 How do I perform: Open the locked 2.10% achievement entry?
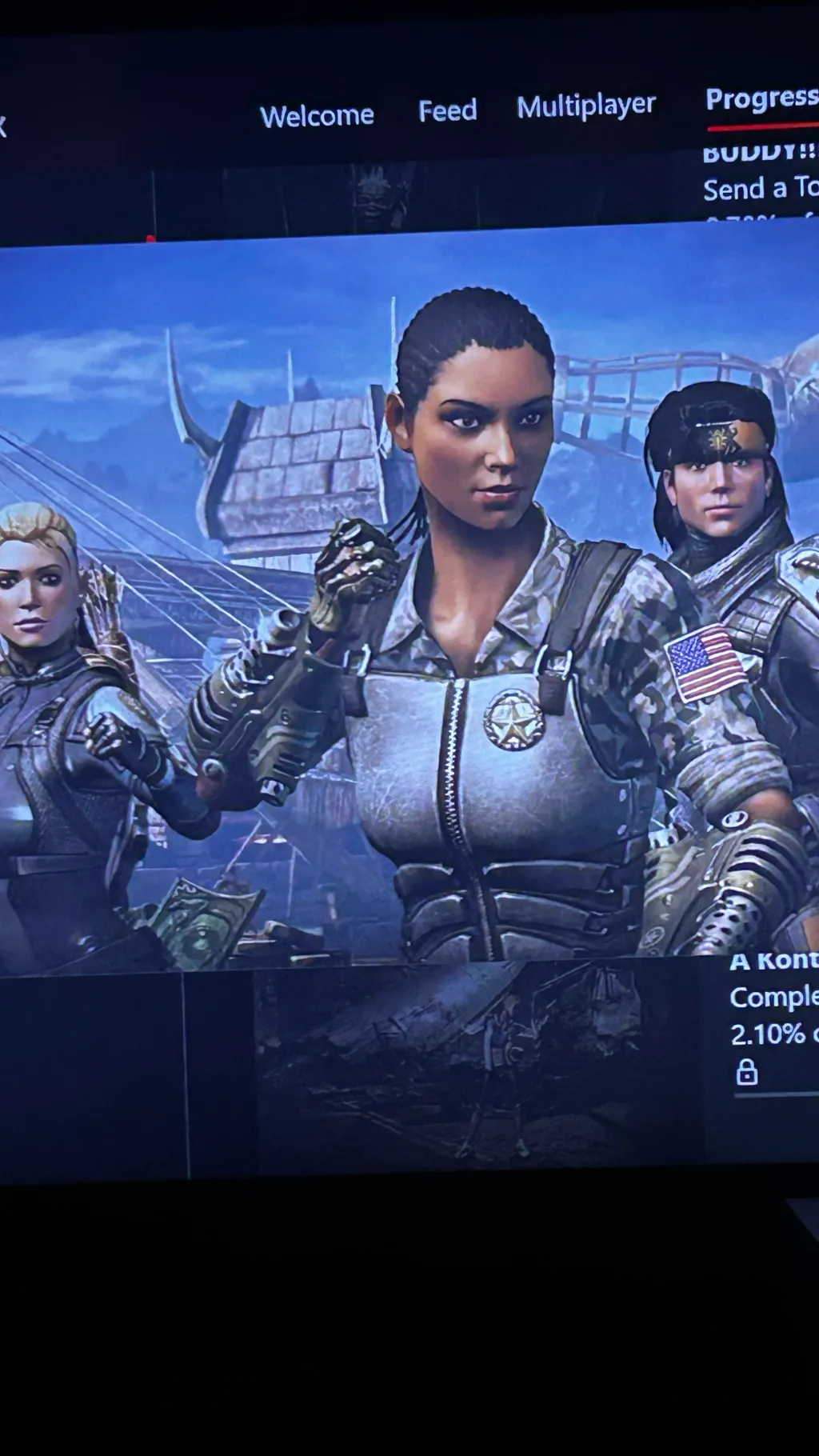click(x=773, y=1016)
